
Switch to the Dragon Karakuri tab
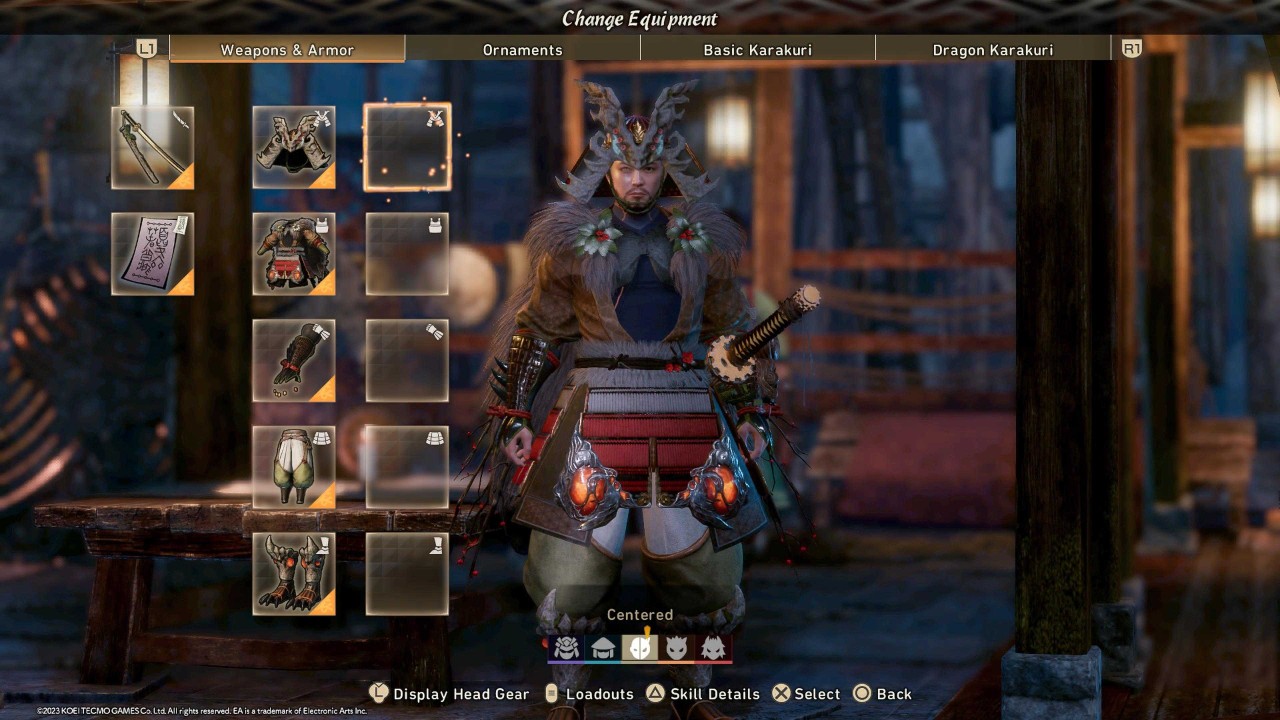(993, 49)
